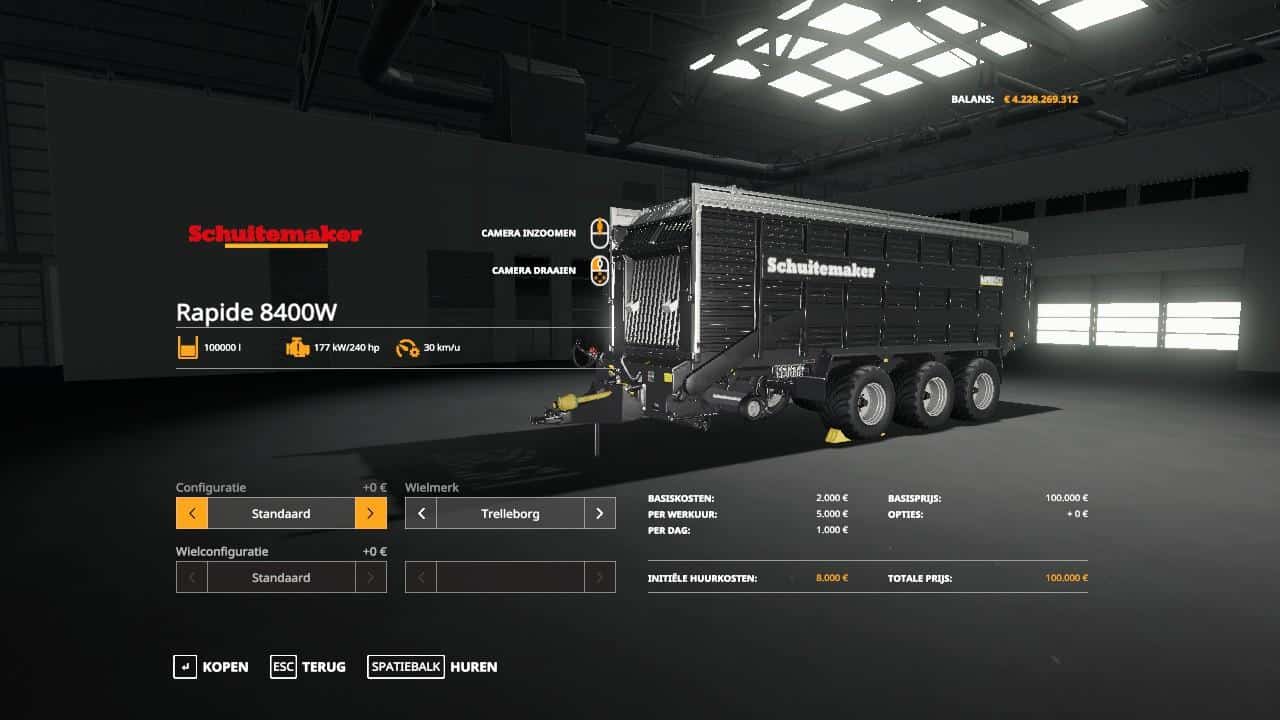This screenshot has width=1280, height=720.
Task: Choose the previous Wielconfiguratie option
Action: click(192, 578)
